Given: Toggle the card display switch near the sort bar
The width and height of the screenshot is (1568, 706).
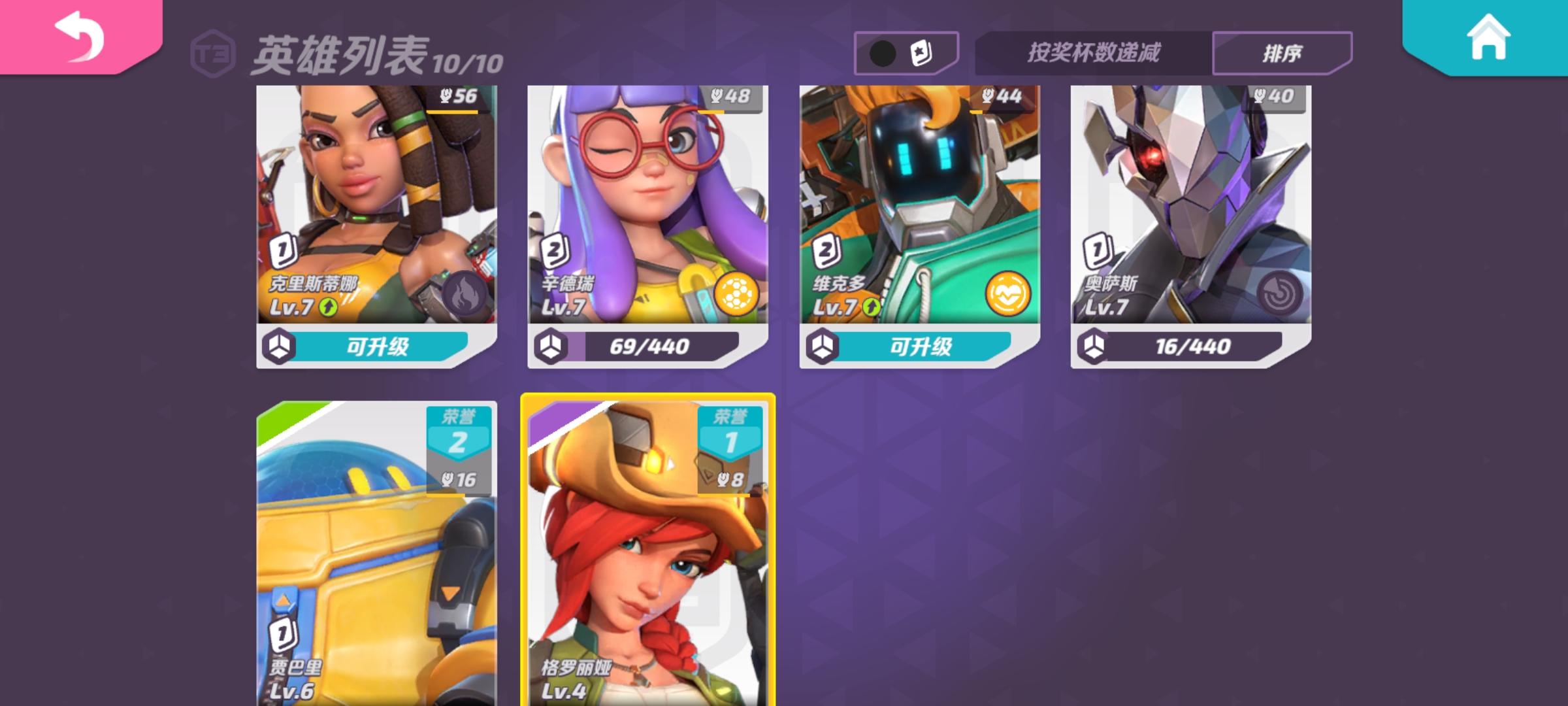Looking at the screenshot, I should pos(906,52).
